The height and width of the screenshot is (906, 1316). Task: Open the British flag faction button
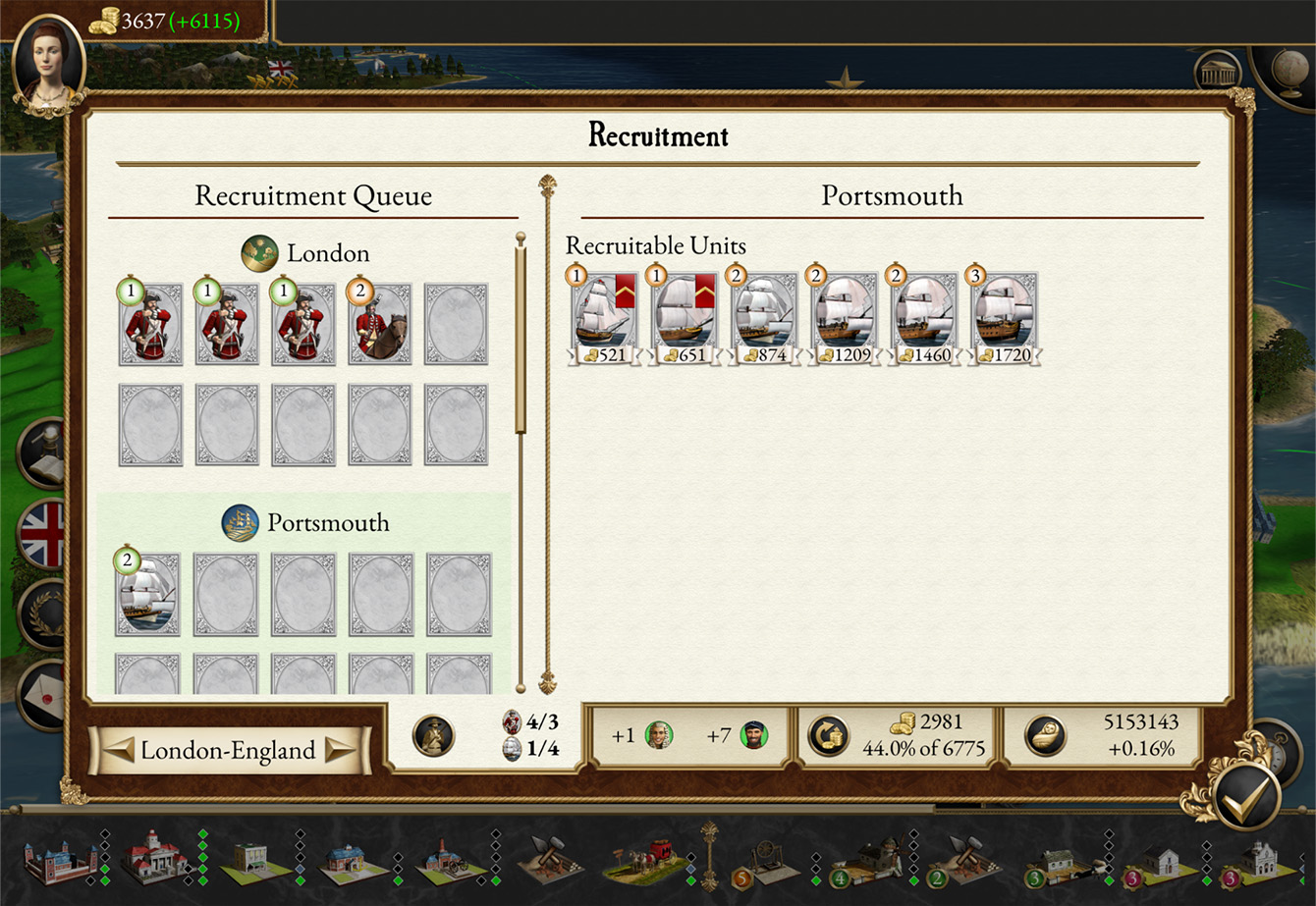43,535
